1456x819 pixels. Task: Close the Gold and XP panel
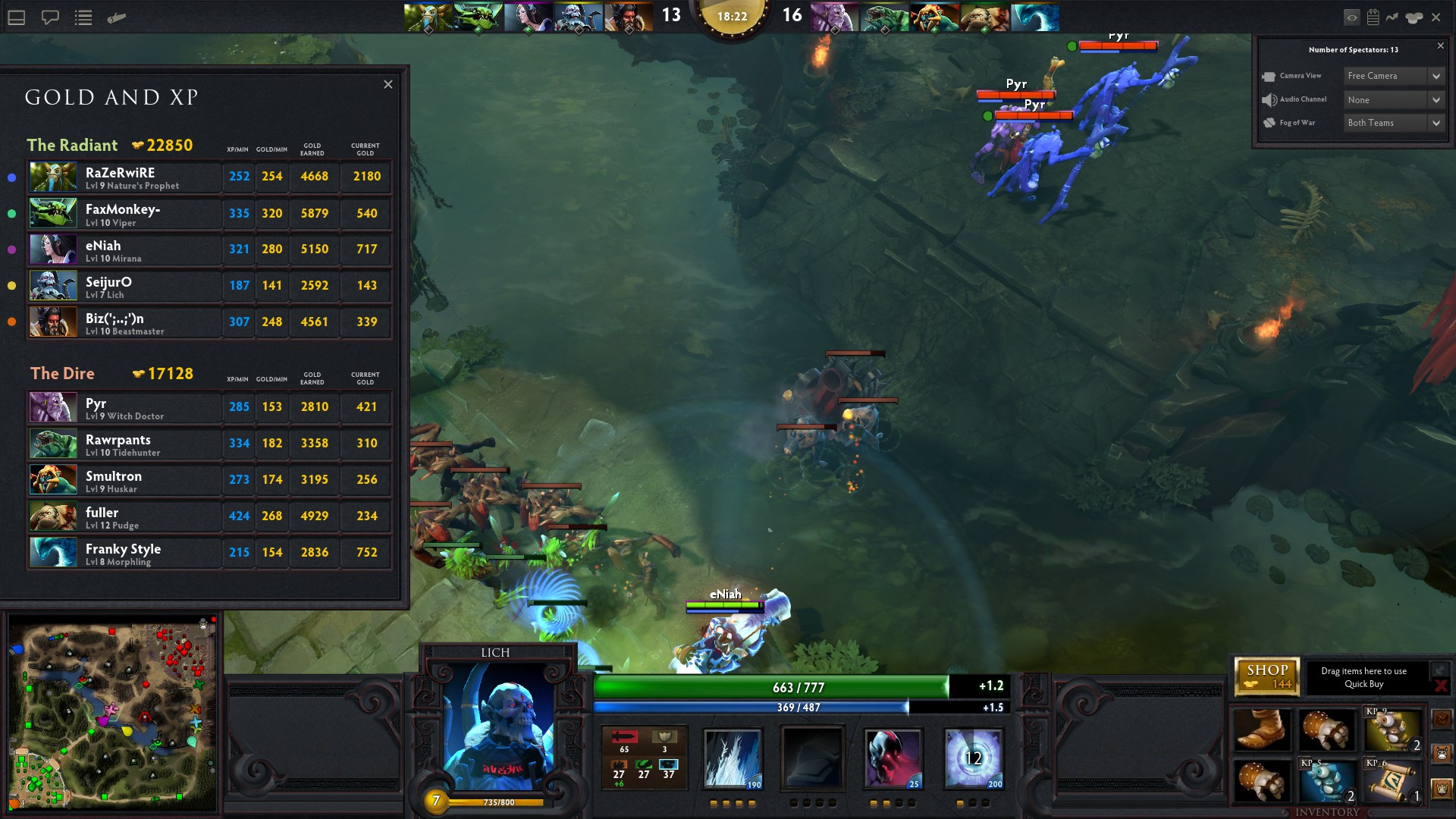point(388,84)
